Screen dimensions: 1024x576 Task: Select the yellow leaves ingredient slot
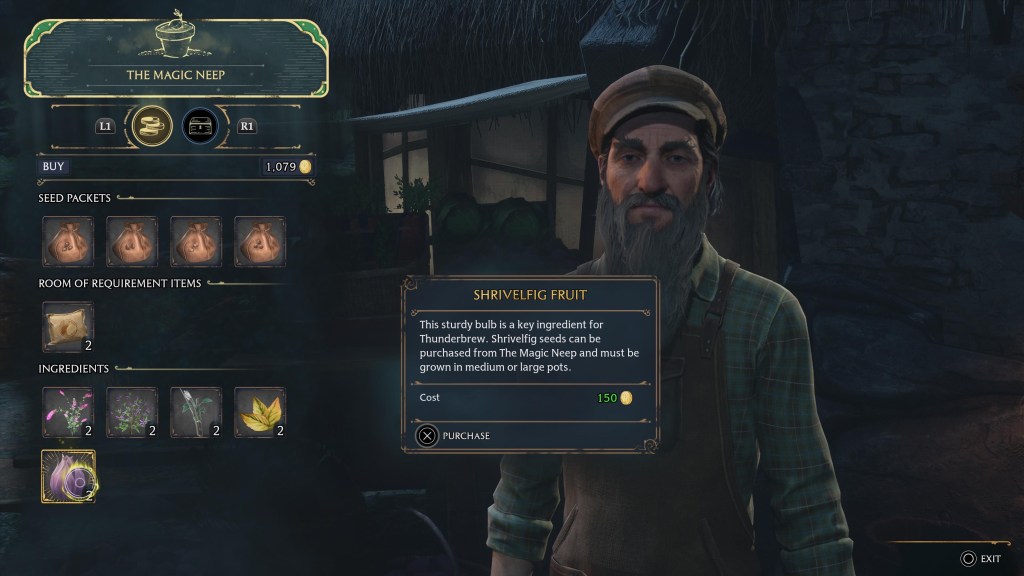(259, 412)
